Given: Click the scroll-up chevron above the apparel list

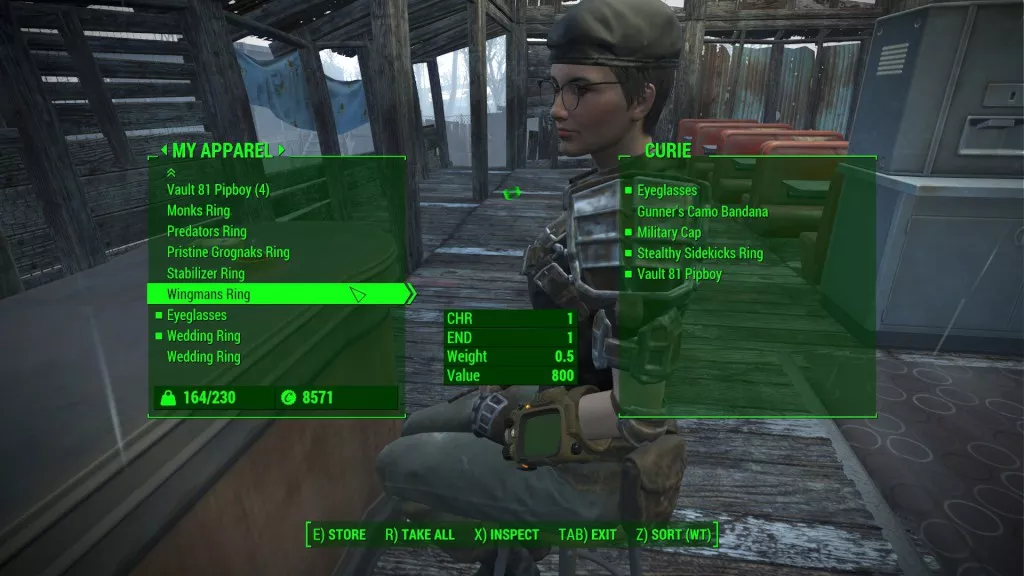Looking at the screenshot, I should [x=170, y=172].
